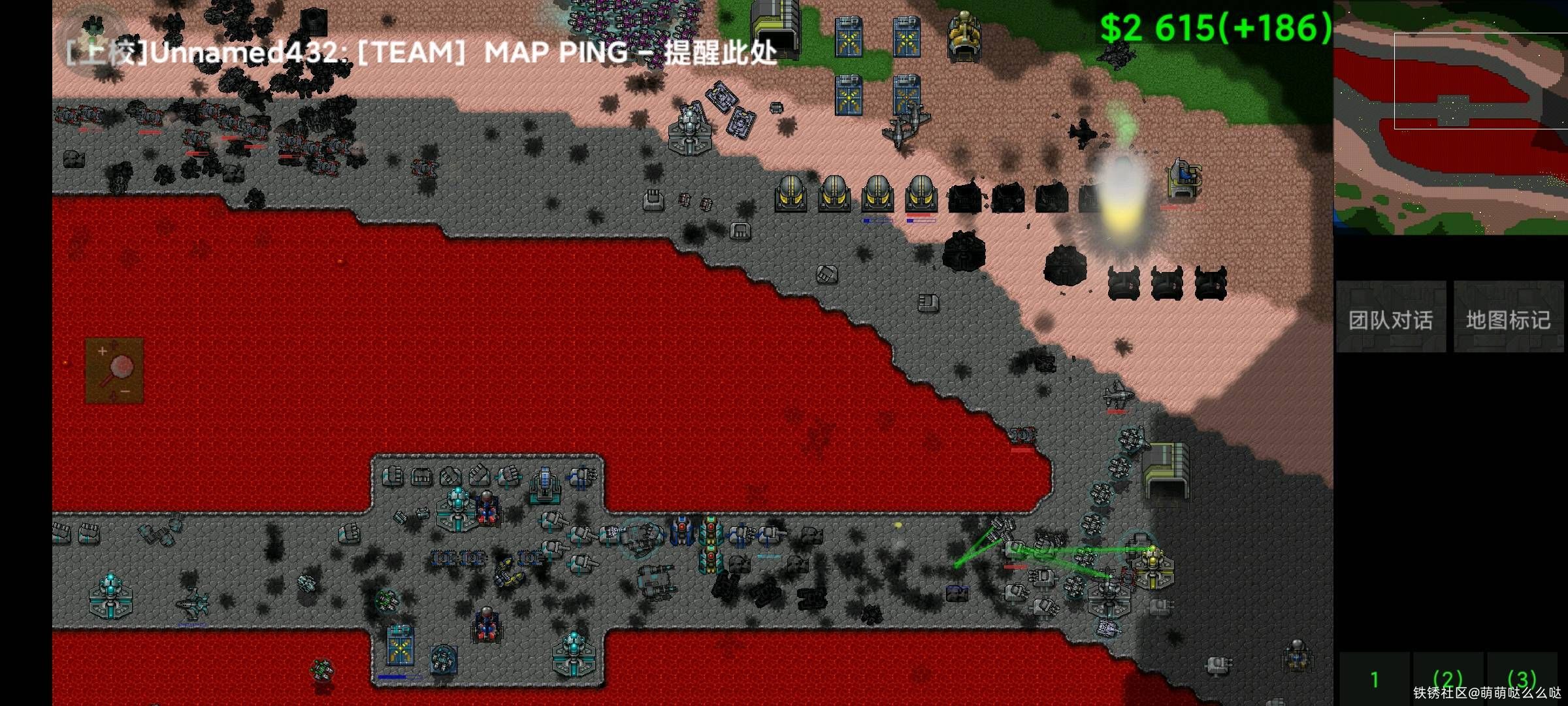This screenshot has height=706, width=1568.
Task: Select control group (2)
Action: point(1448,680)
